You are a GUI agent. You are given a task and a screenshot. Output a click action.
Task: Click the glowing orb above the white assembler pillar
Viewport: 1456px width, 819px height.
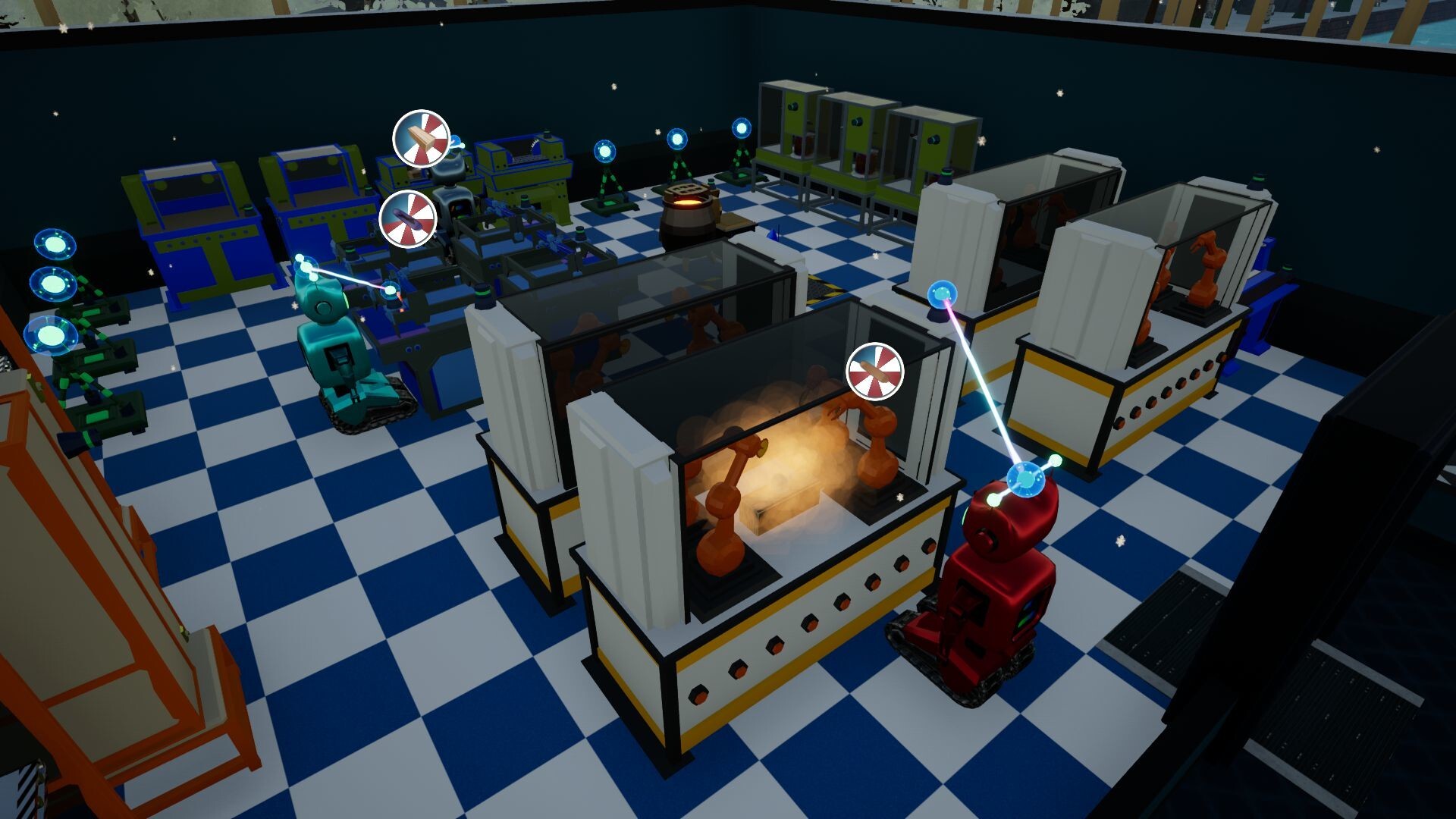(x=942, y=295)
